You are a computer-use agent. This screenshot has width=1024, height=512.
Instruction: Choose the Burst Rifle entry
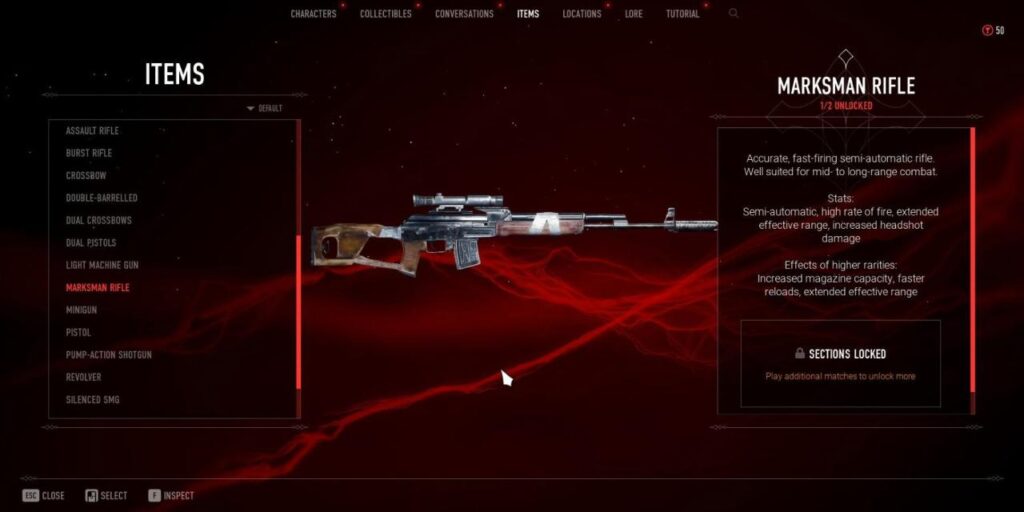[89, 153]
